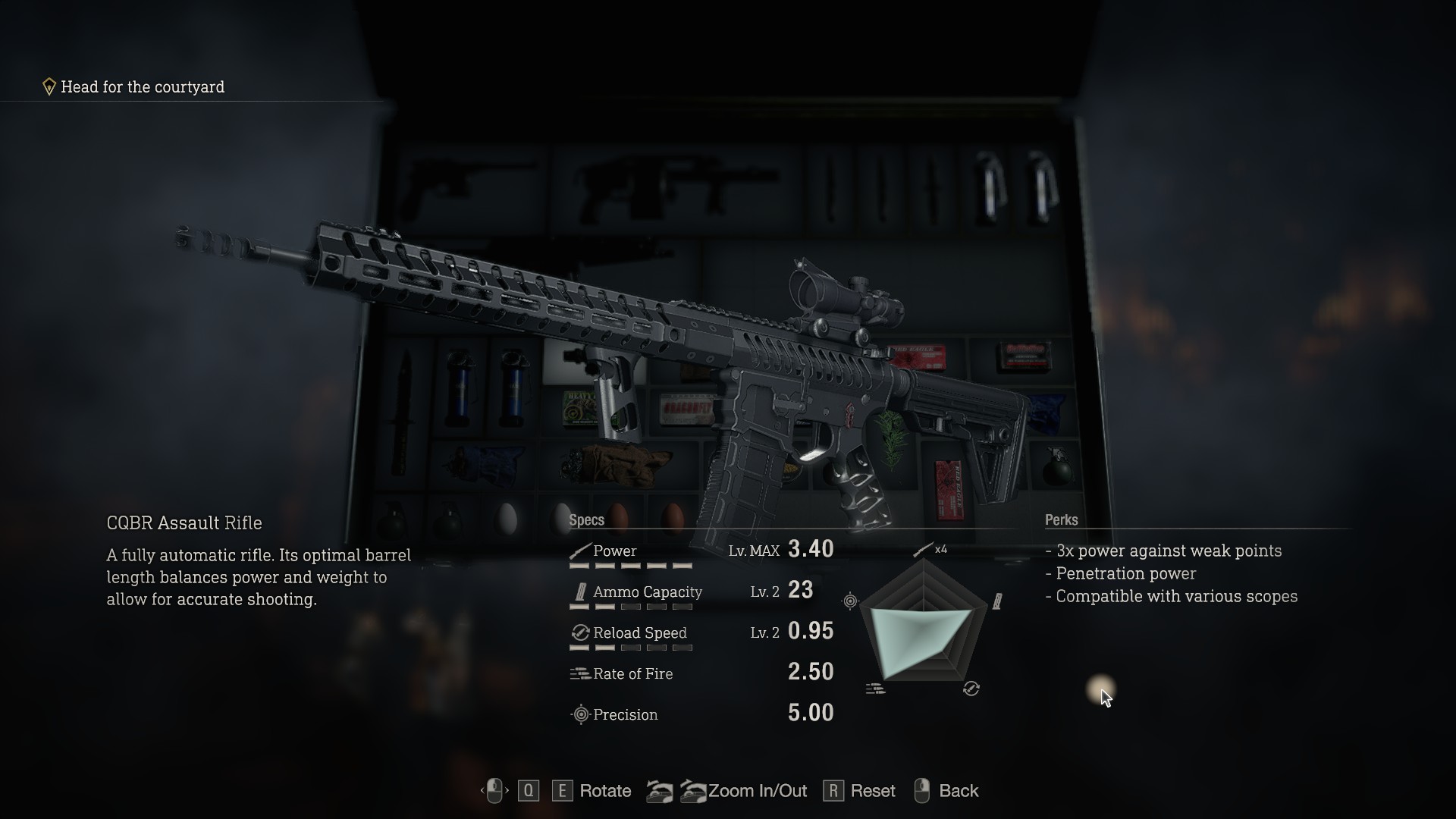Viewport: 1456px width, 819px height.
Task: Open the Head for the courtyard objective
Action: 142,87
